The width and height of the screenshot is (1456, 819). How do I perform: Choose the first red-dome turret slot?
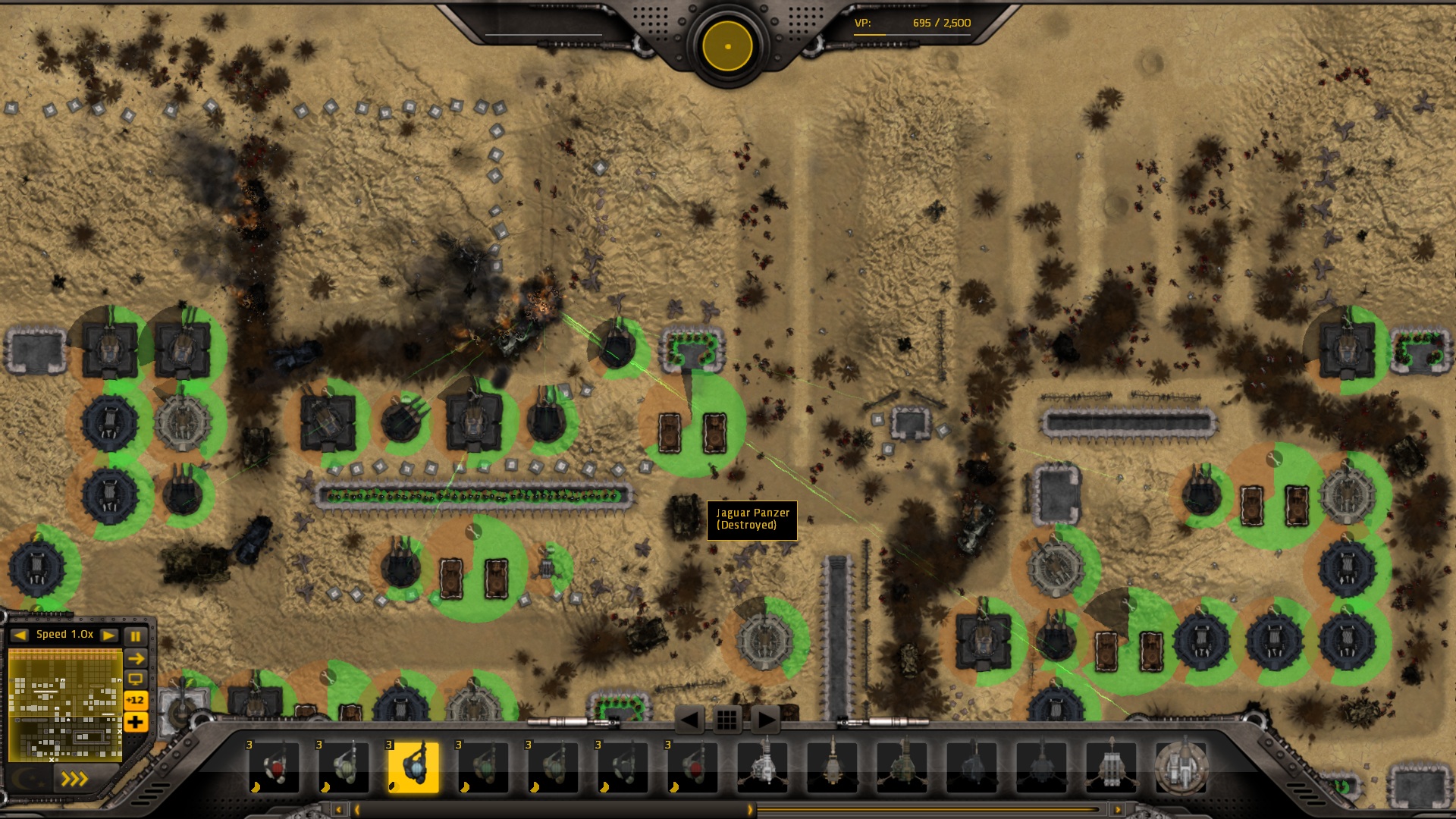pyautogui.click(x=274, y=767)
